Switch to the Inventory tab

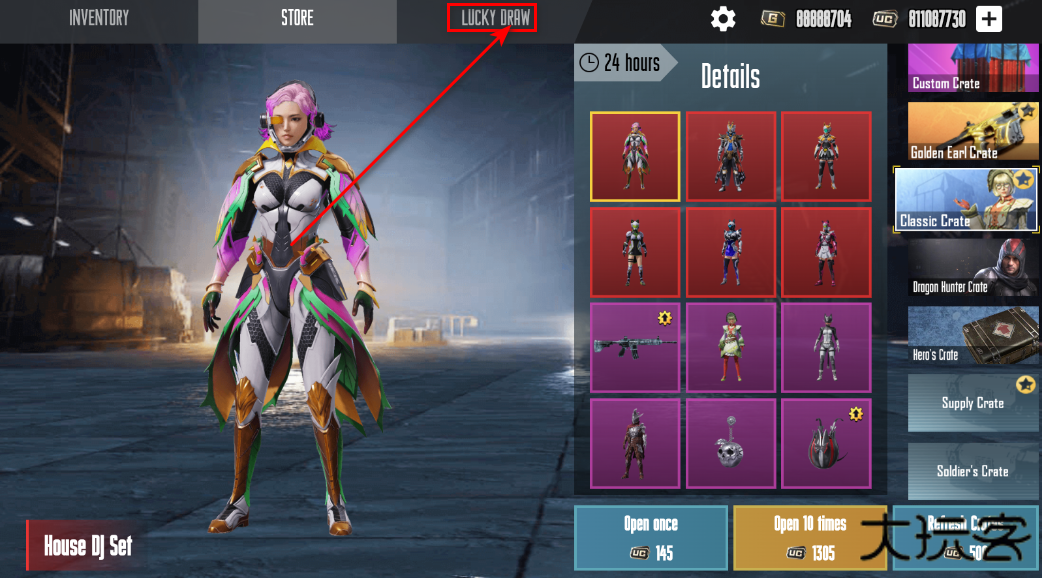99,19
